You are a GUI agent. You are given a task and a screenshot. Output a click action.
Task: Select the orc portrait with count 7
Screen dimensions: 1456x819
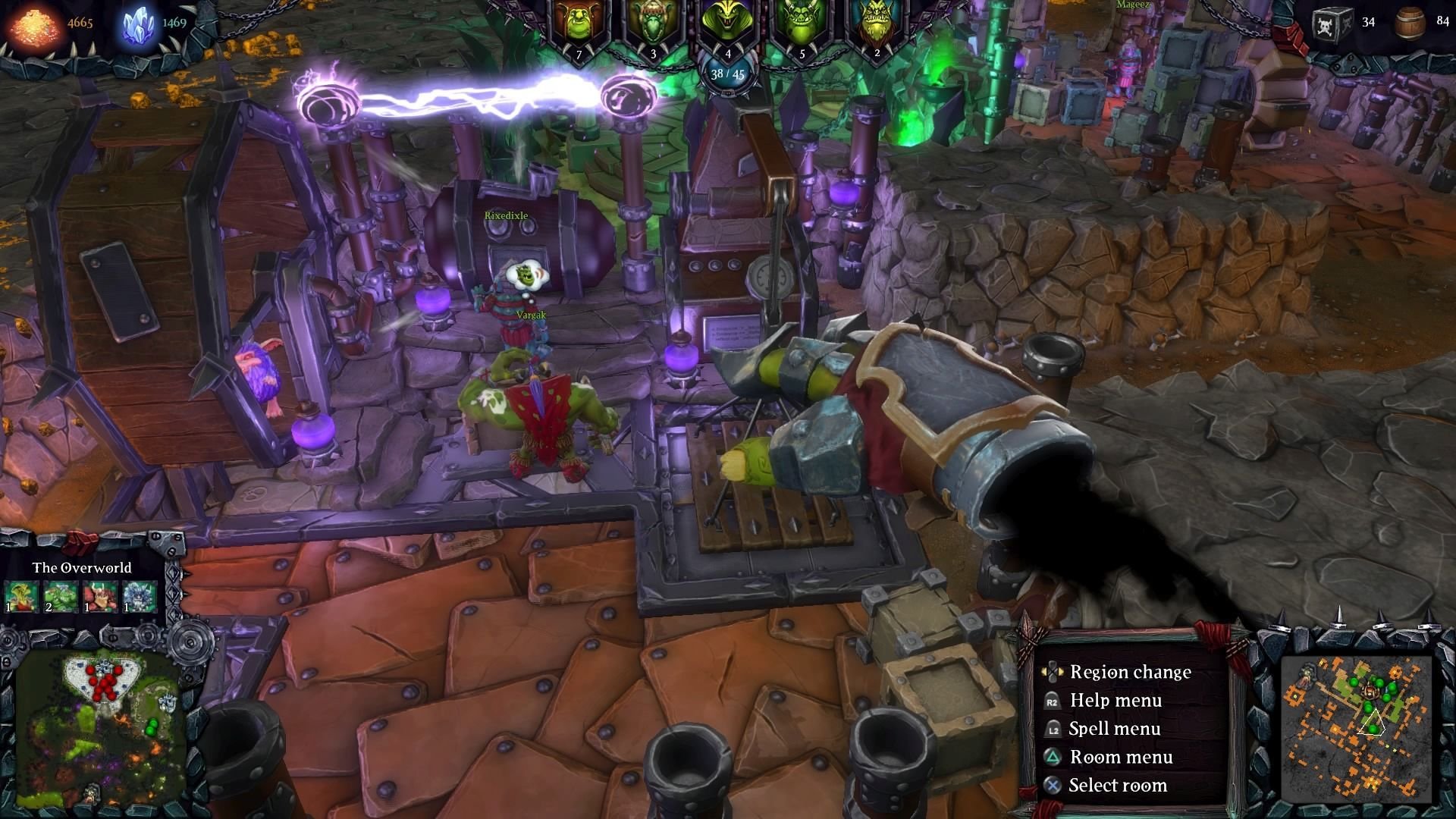(578, 23)
